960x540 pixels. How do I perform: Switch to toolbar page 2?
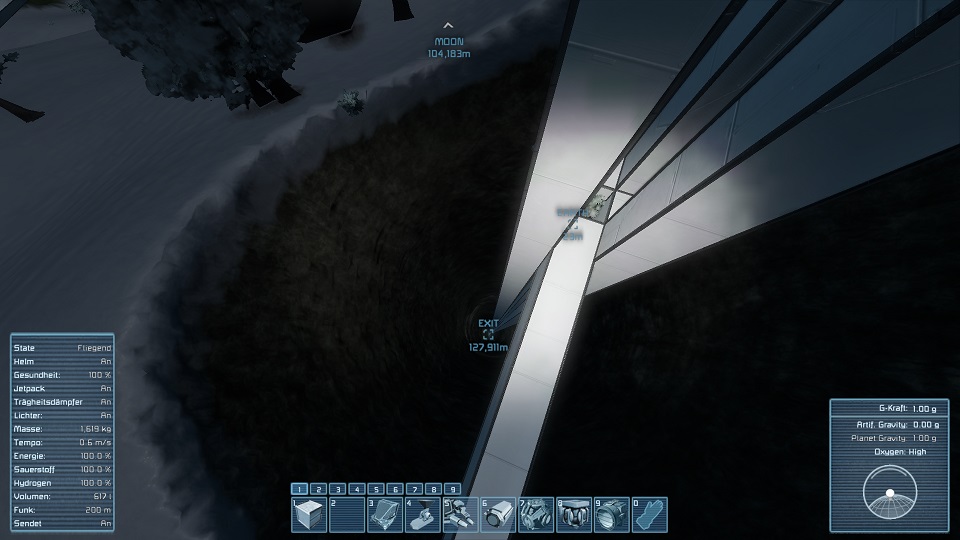[x=319, y=489]
